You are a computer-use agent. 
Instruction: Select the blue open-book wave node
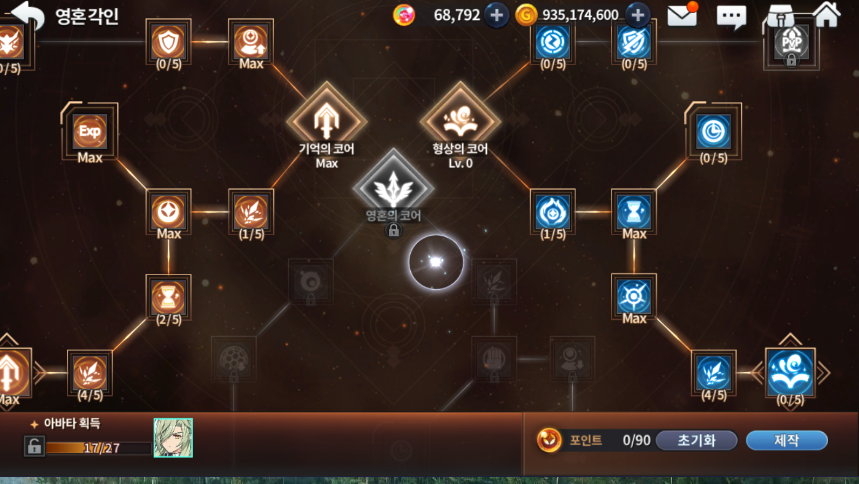coord(790,372)
